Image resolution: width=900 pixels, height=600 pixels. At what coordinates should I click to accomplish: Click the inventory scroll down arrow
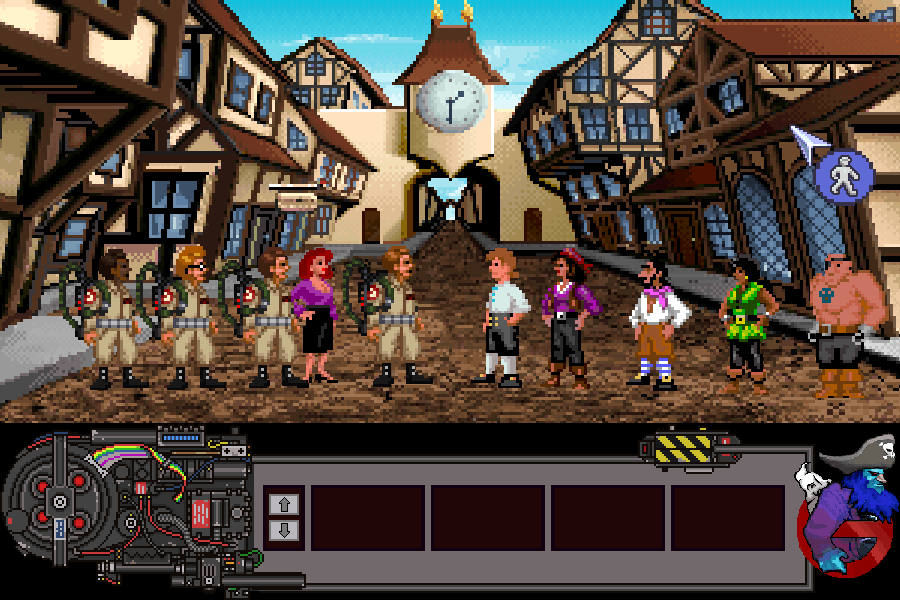[283, 529]
